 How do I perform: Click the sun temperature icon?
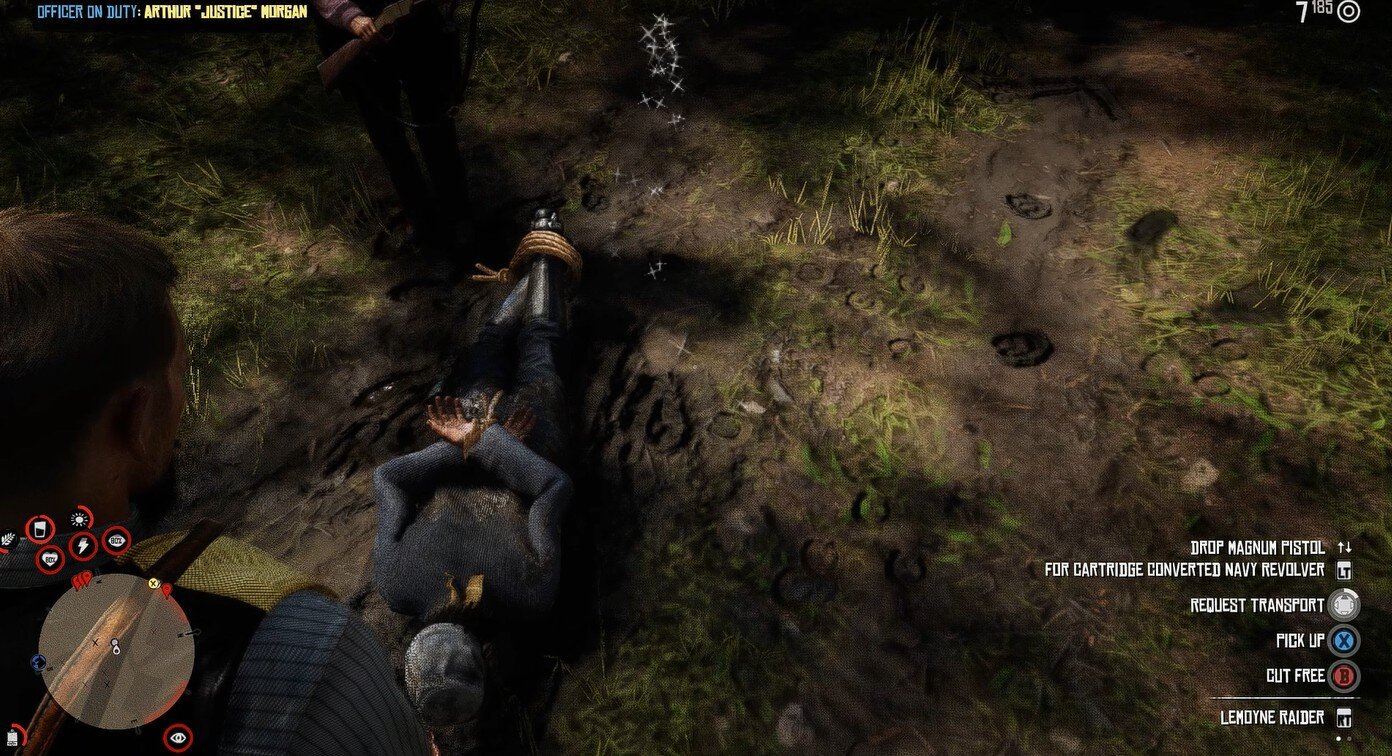tap(79, 518)
